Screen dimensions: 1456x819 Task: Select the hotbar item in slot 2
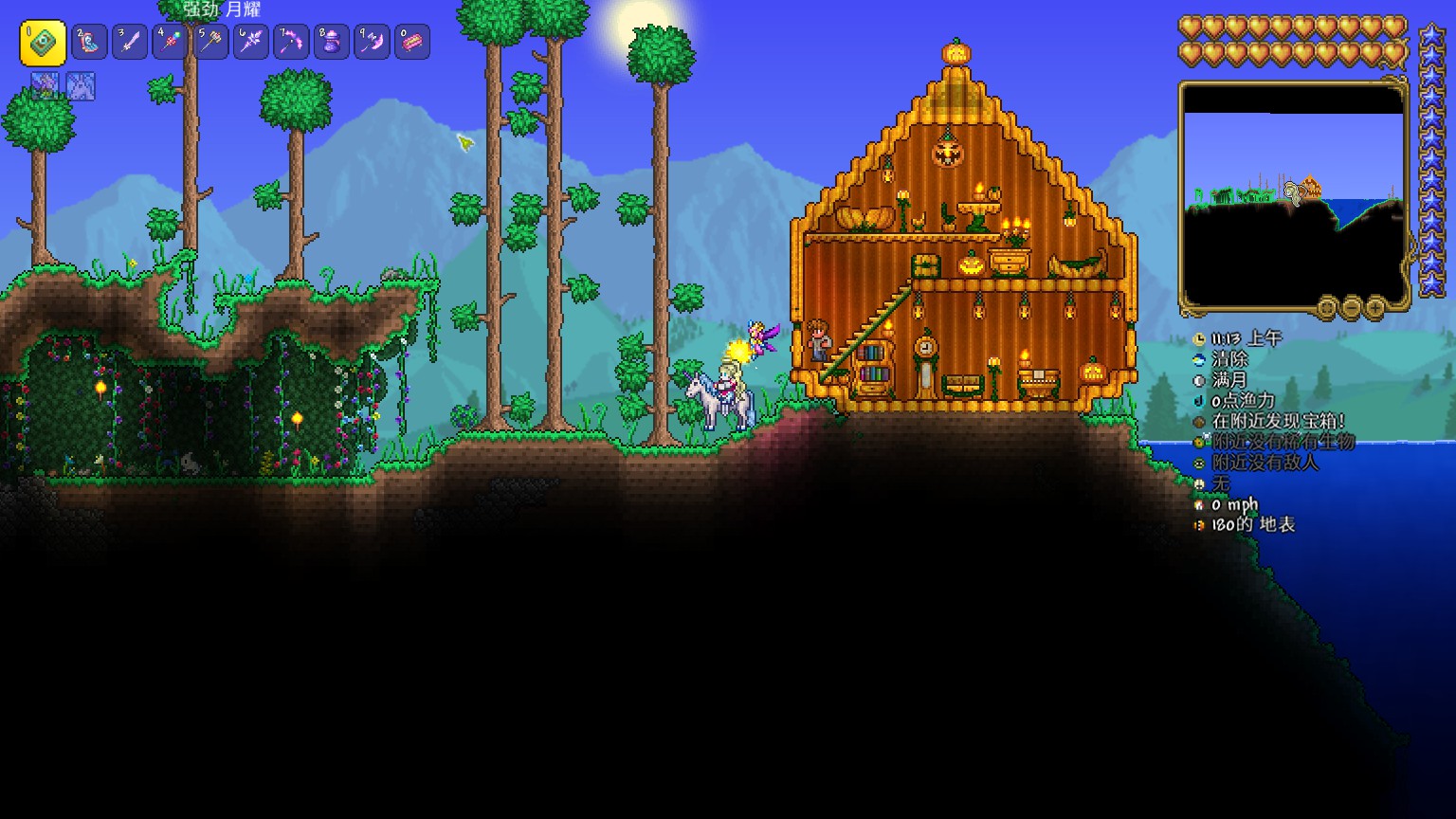point(89,43)
